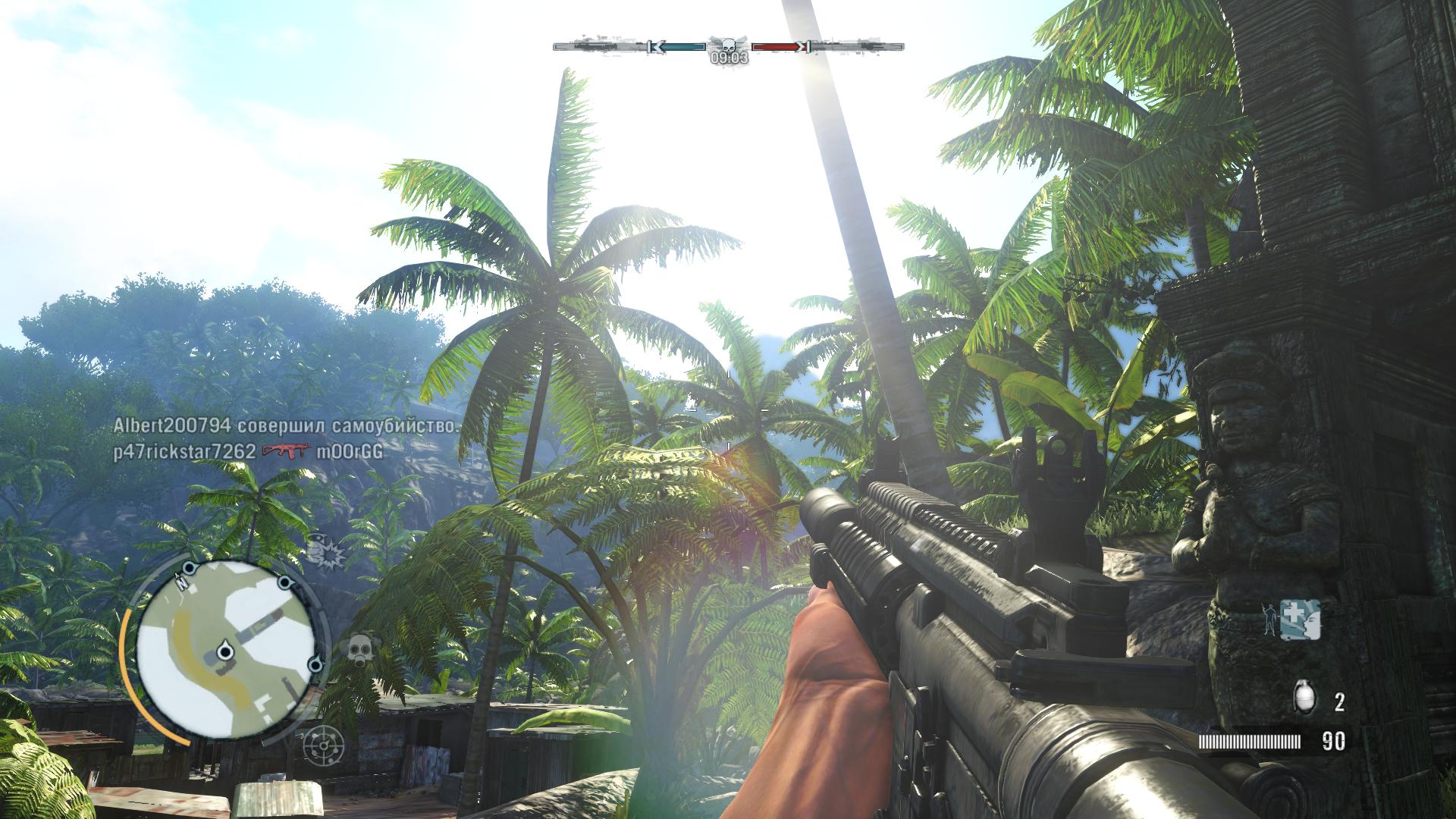Screen dimensions: 1456x819
Task: Activate the explosion burst icon
Action: (x=325, y=552)
